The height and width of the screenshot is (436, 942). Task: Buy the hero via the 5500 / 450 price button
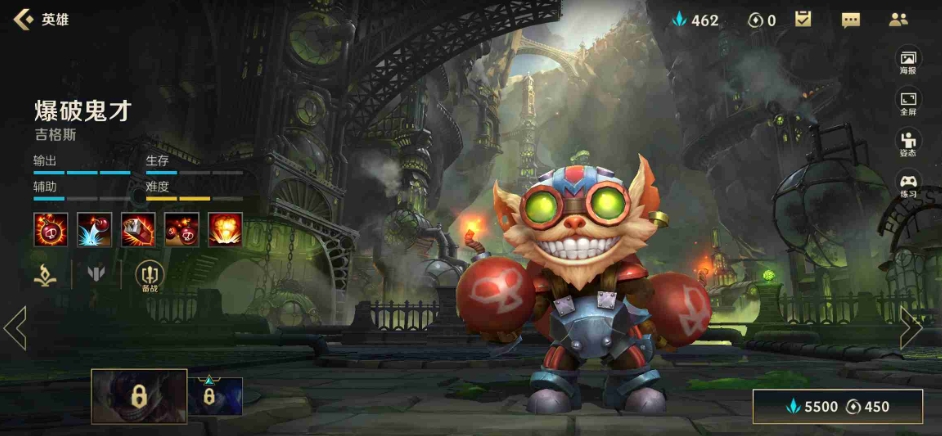(x=837, y=406)
